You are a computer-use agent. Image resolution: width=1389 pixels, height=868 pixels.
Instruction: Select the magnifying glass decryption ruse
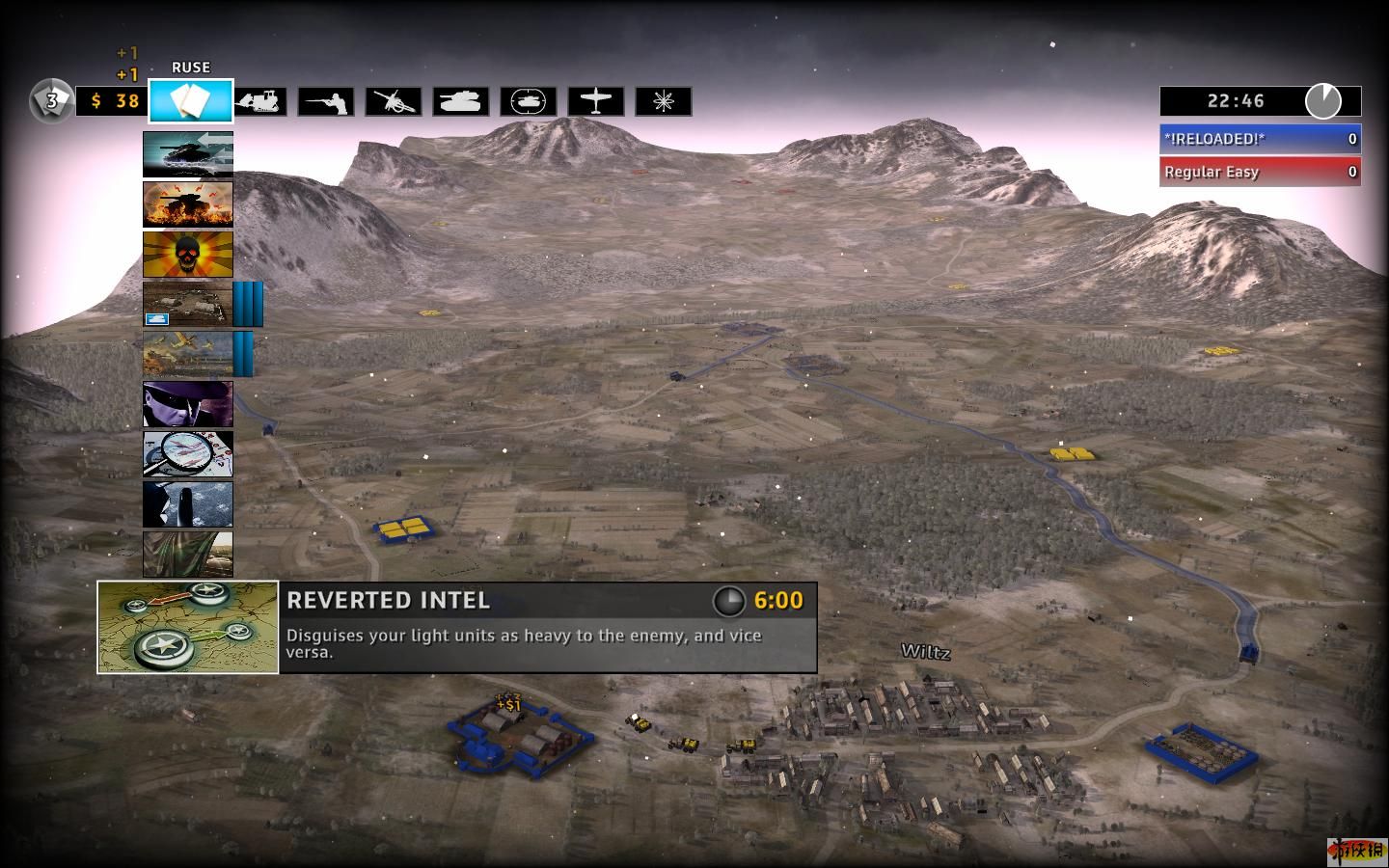[188, 454]
